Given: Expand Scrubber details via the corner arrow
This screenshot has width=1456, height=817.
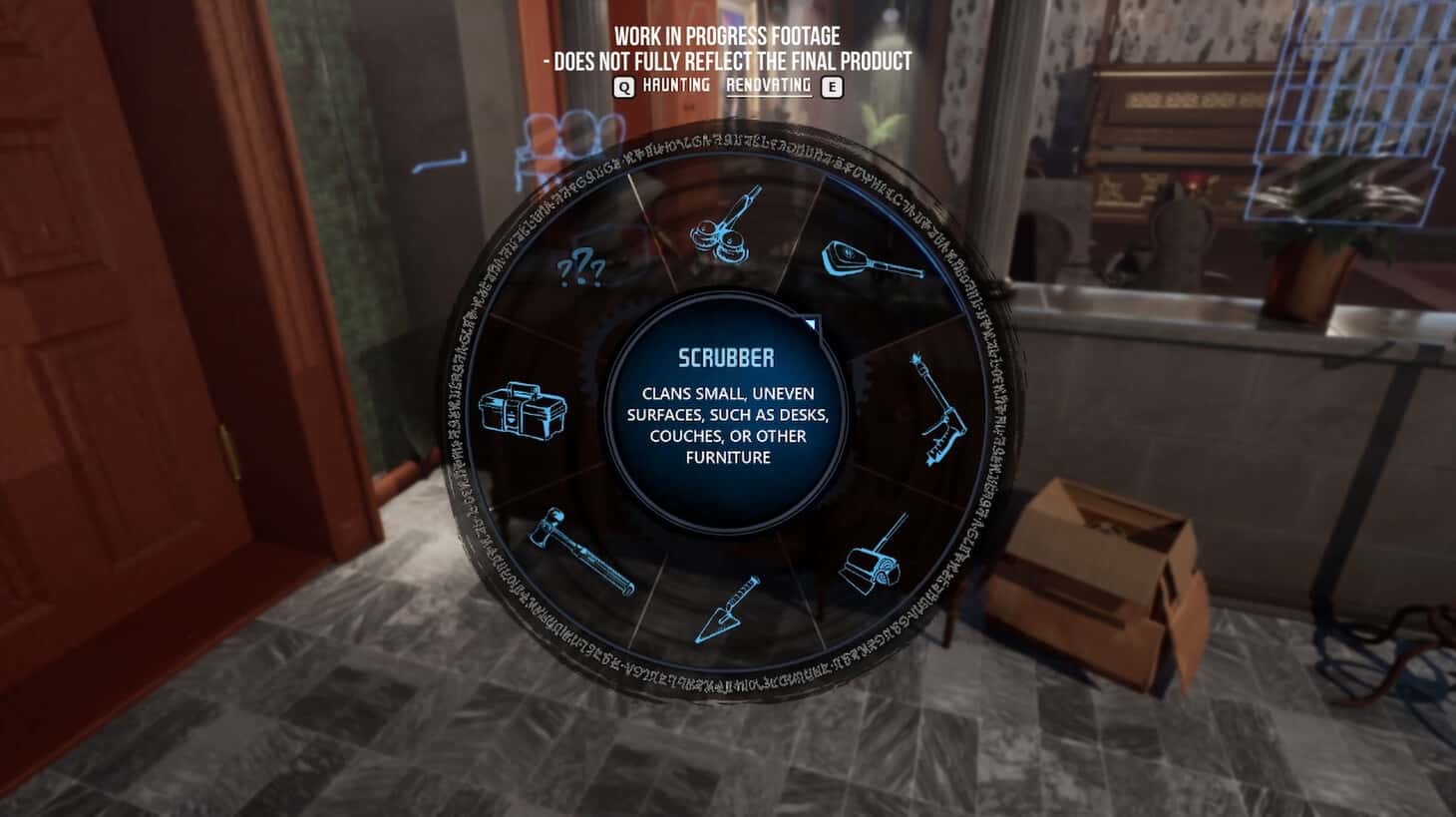Looking at the screenshot, I should 810,321.
